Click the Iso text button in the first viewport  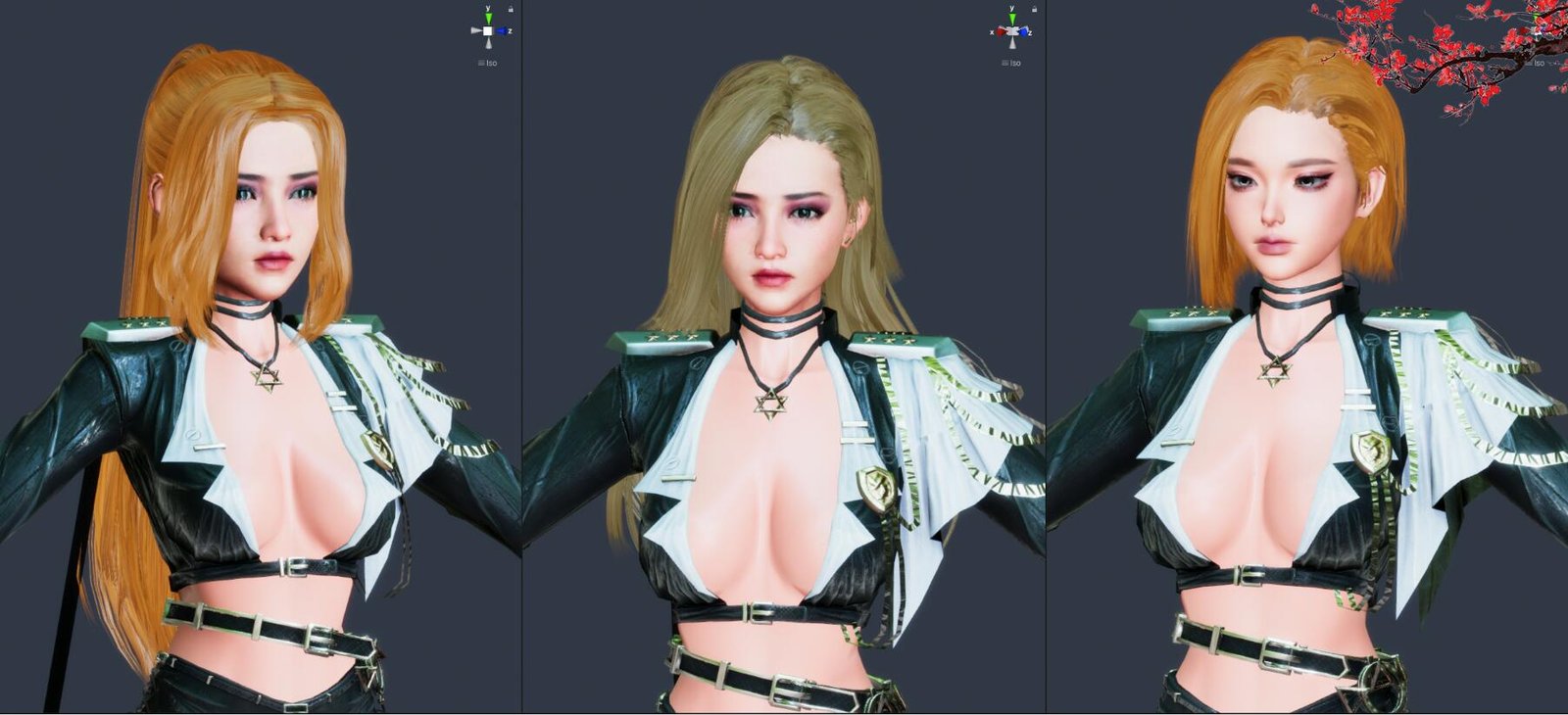point(490,63)
